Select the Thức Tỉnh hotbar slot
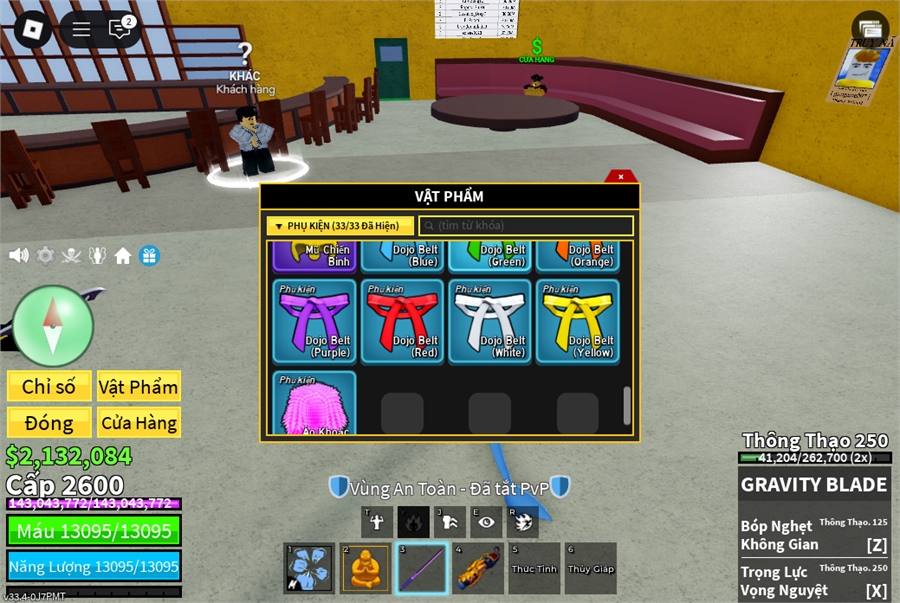 534,568
